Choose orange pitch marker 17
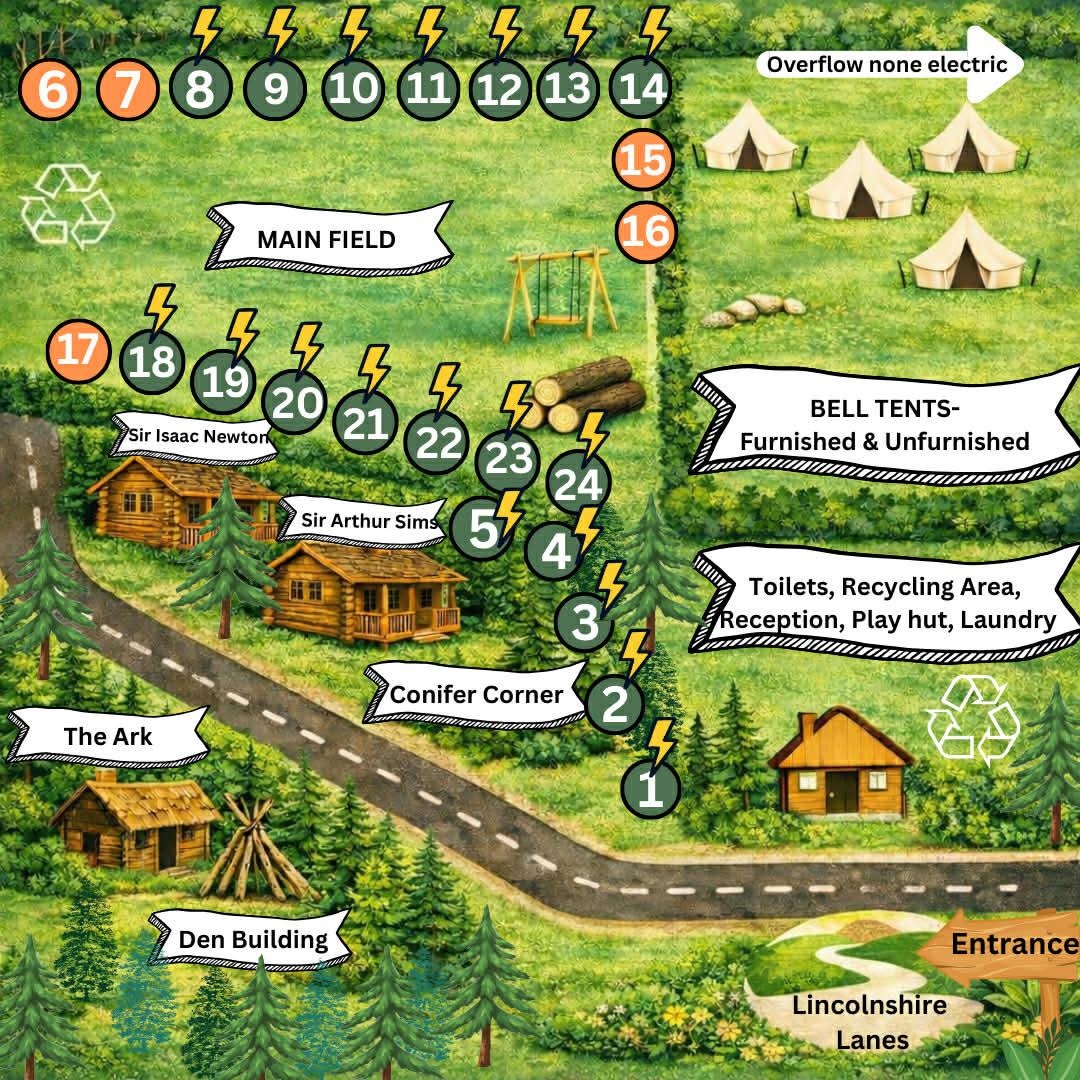 click(x=77, y=351)
